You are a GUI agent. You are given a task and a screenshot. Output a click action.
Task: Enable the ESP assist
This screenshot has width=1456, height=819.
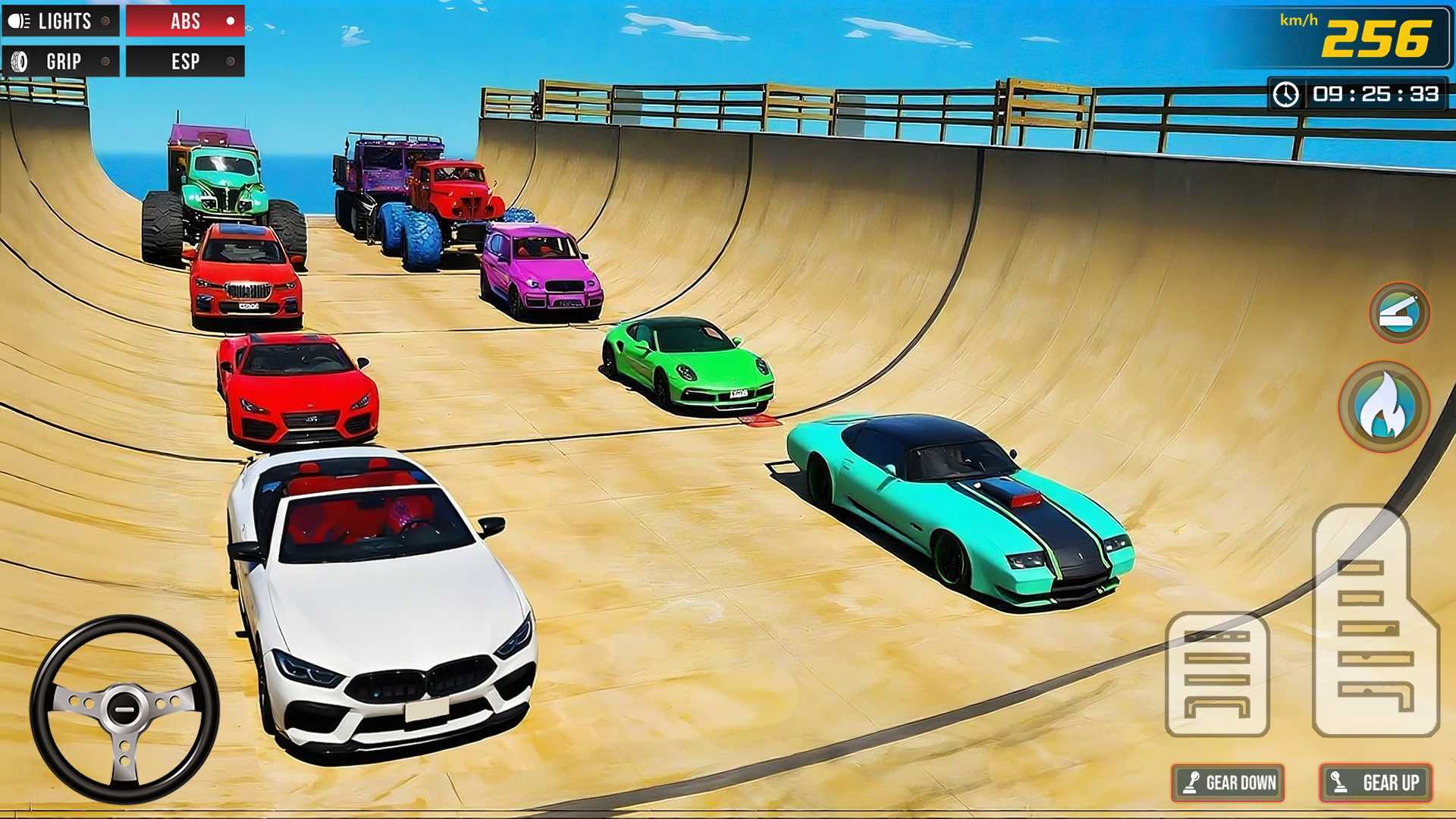(x=184, y=61)
